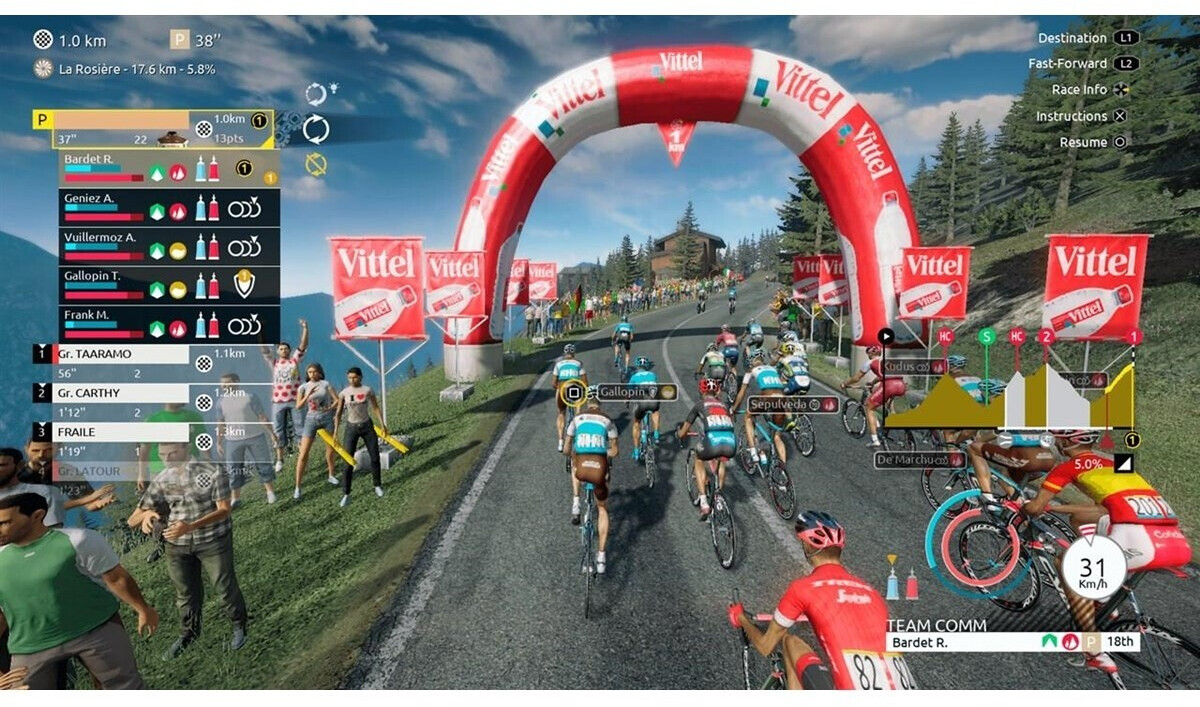This screenshot has height=707, width=1200.
Task: Click the cycle arrows icon with lightbulb
Action: (316, 94)
